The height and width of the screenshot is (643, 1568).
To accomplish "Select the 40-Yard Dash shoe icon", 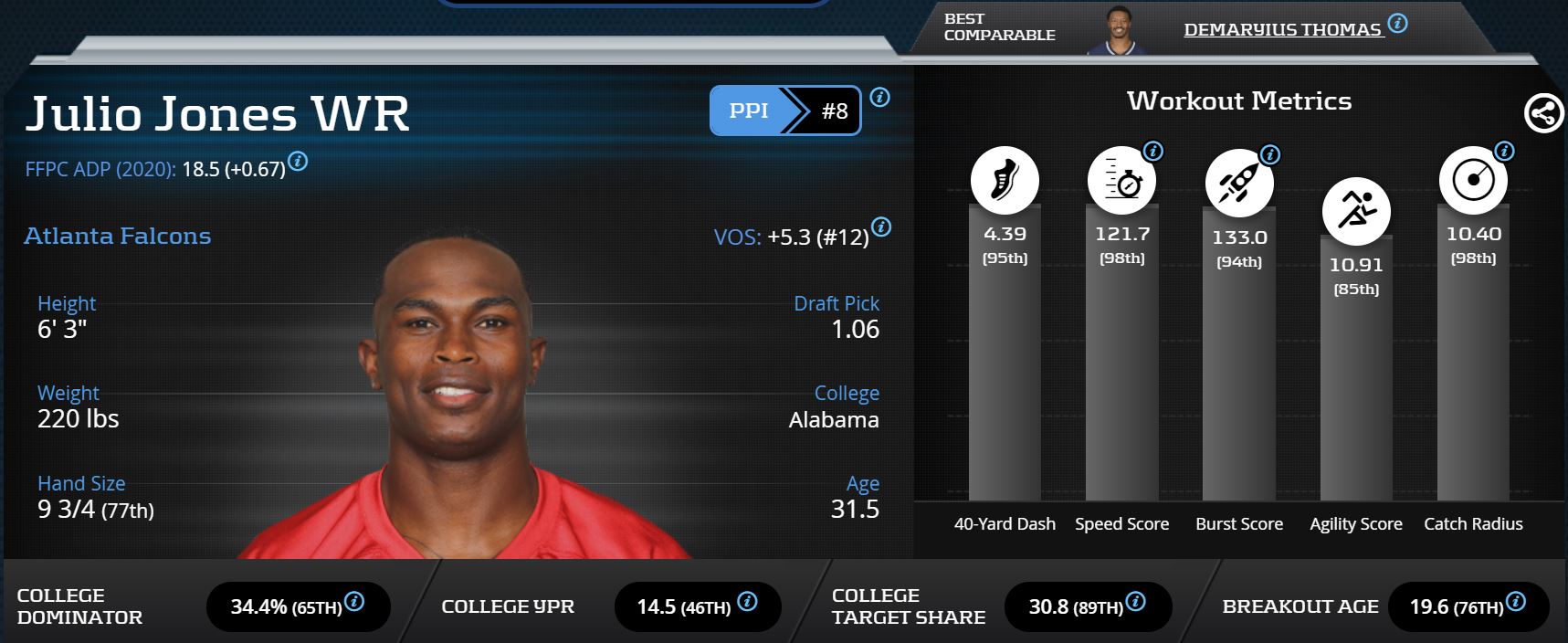I will (1005, 180).
